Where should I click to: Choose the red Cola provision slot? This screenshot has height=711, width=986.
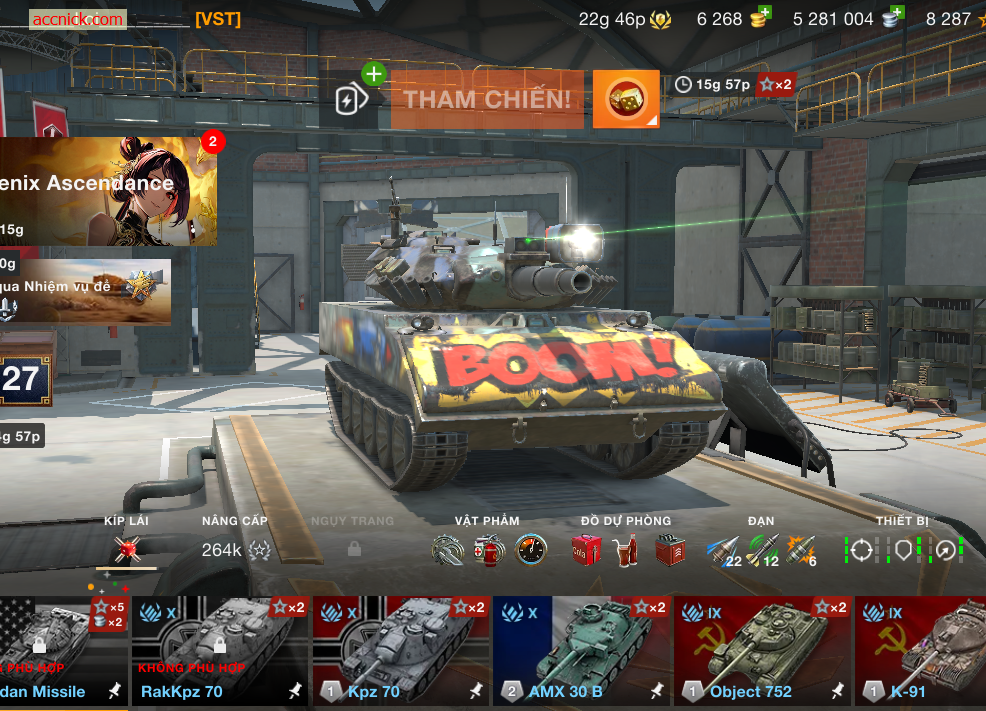coord(586,550)
